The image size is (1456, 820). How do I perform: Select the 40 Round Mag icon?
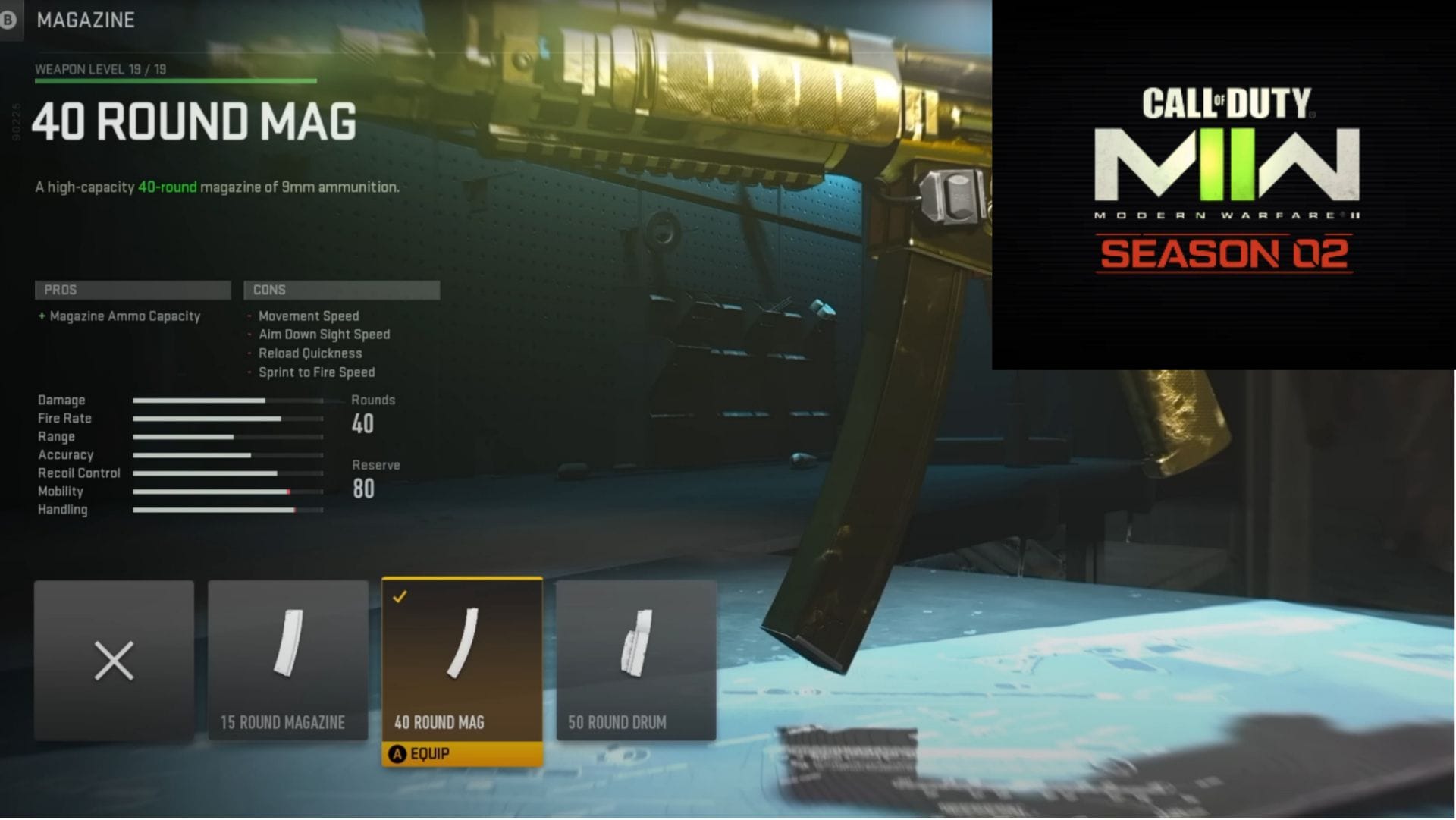pyautogui.click(x=462, y=652)
